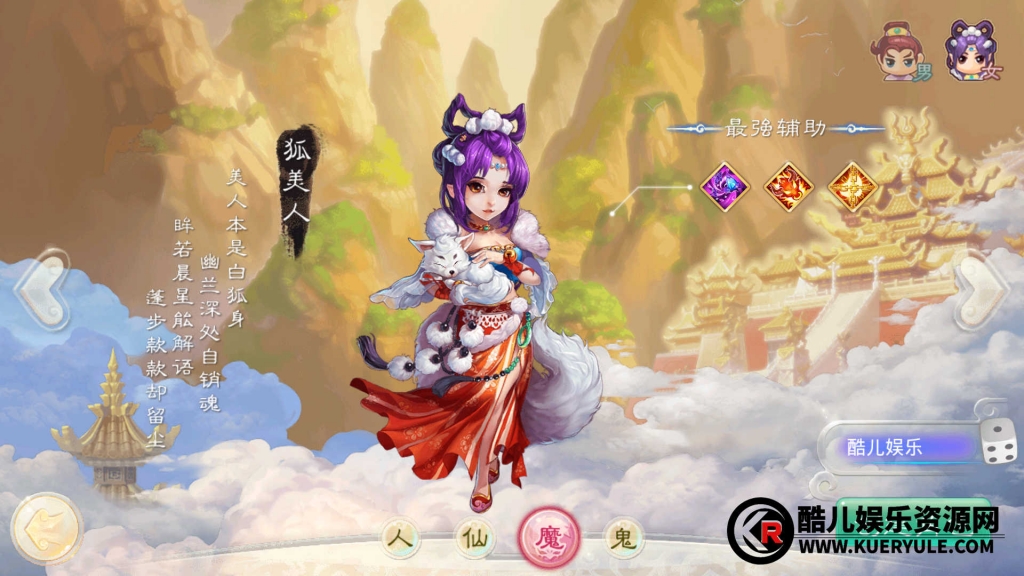
Task: Go to the previous character with left arrow
Action: coord(42,291)
